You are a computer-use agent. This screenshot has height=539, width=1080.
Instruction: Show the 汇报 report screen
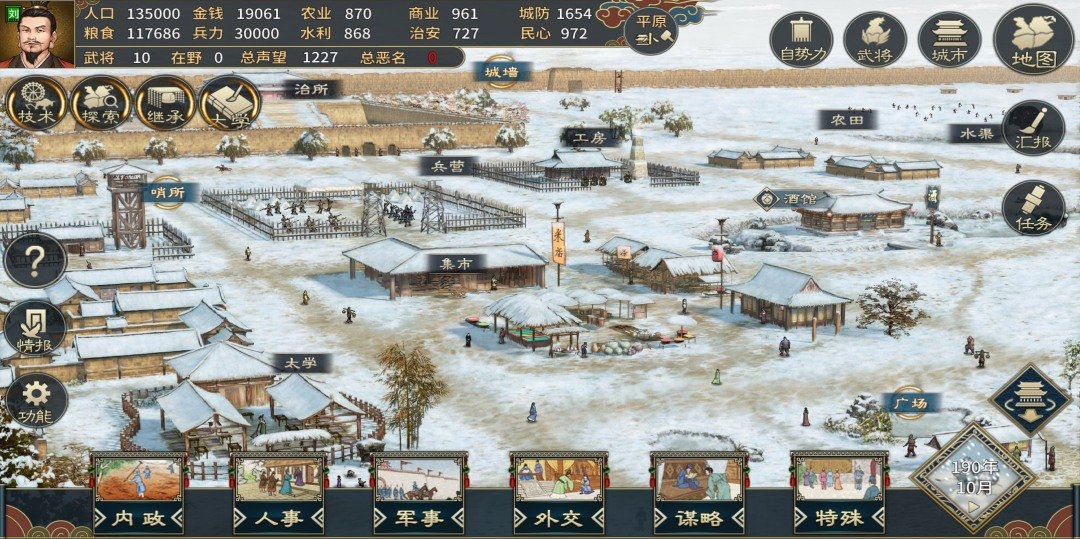click(1033, 130)
